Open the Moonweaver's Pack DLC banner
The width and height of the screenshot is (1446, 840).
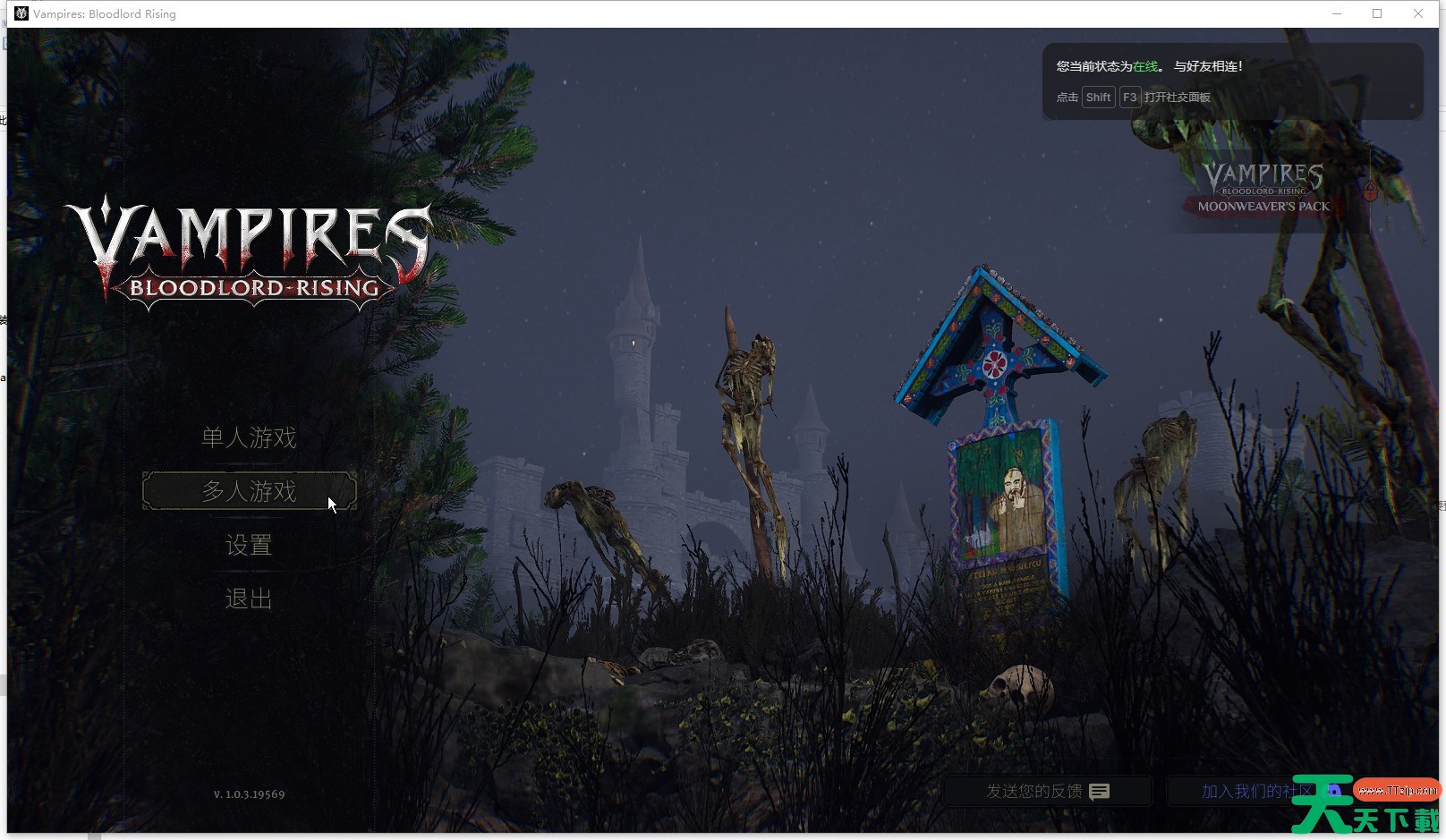(1263, 190)
